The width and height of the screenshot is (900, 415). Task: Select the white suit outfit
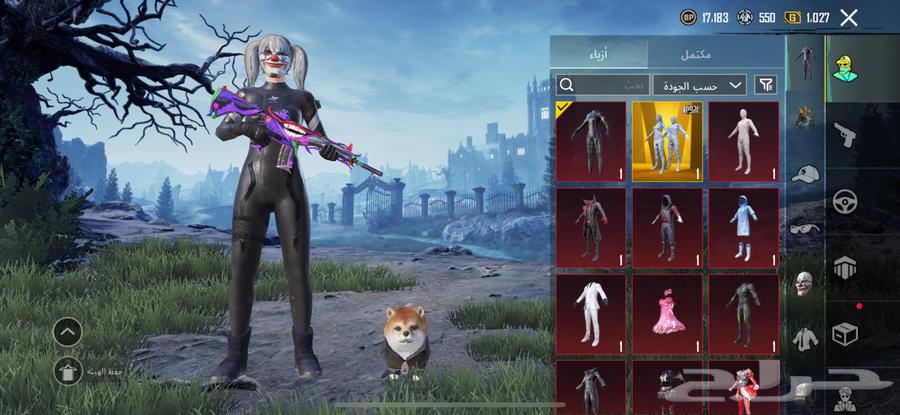pos(591,313)
